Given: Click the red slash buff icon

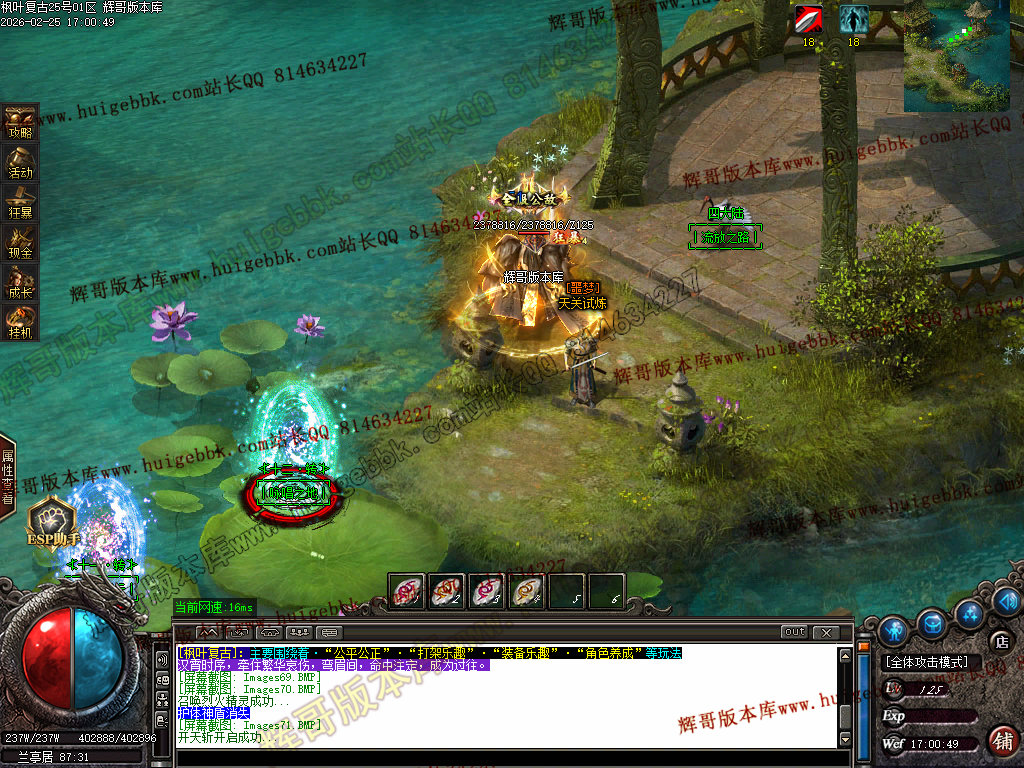Looking at the screenshot, I should (x=809, y=20).
